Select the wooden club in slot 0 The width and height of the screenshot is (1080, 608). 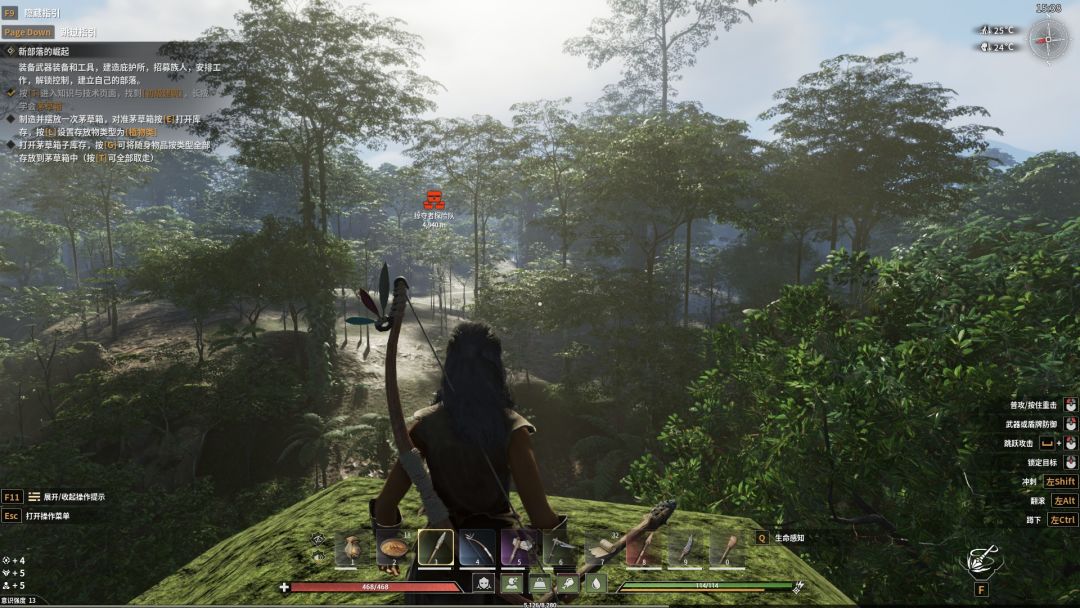click(728, 548)
